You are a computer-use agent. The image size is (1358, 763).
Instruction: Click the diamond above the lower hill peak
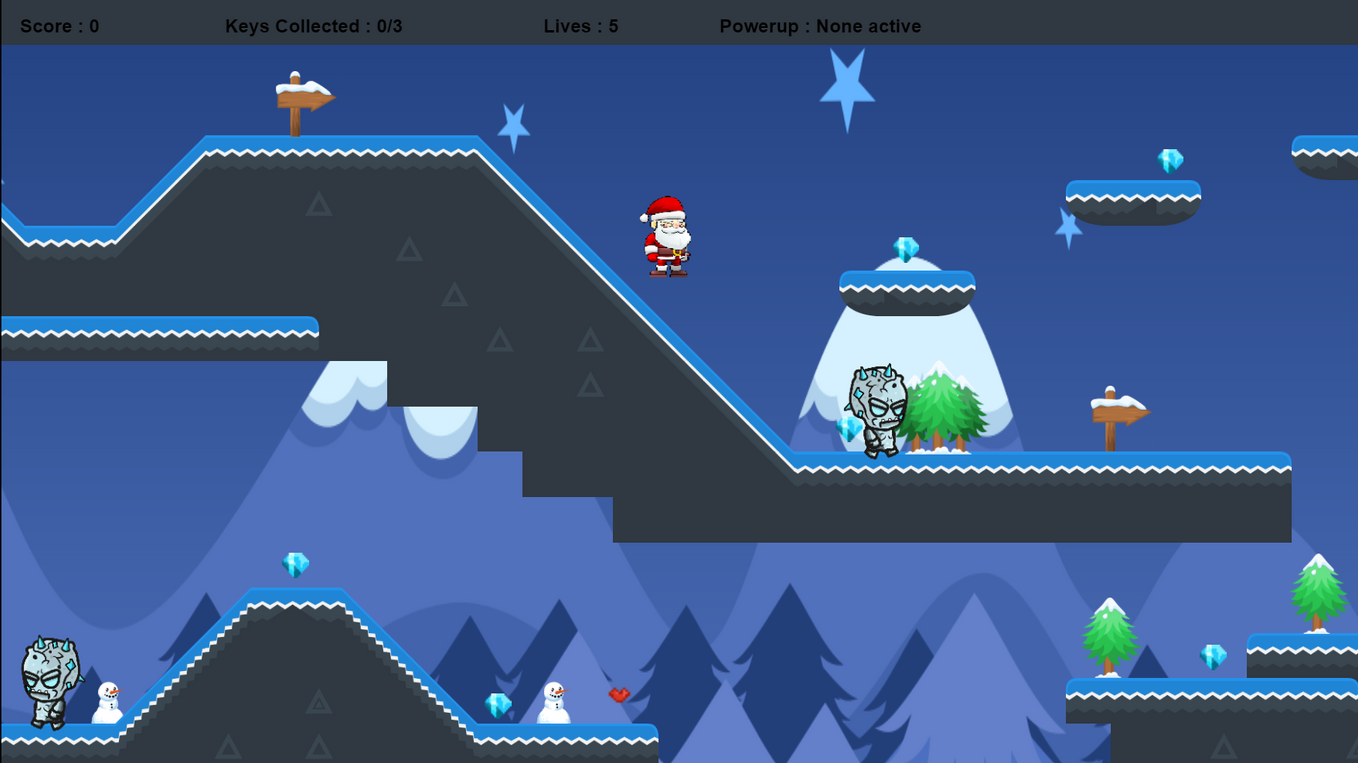(x=295, y=564)
